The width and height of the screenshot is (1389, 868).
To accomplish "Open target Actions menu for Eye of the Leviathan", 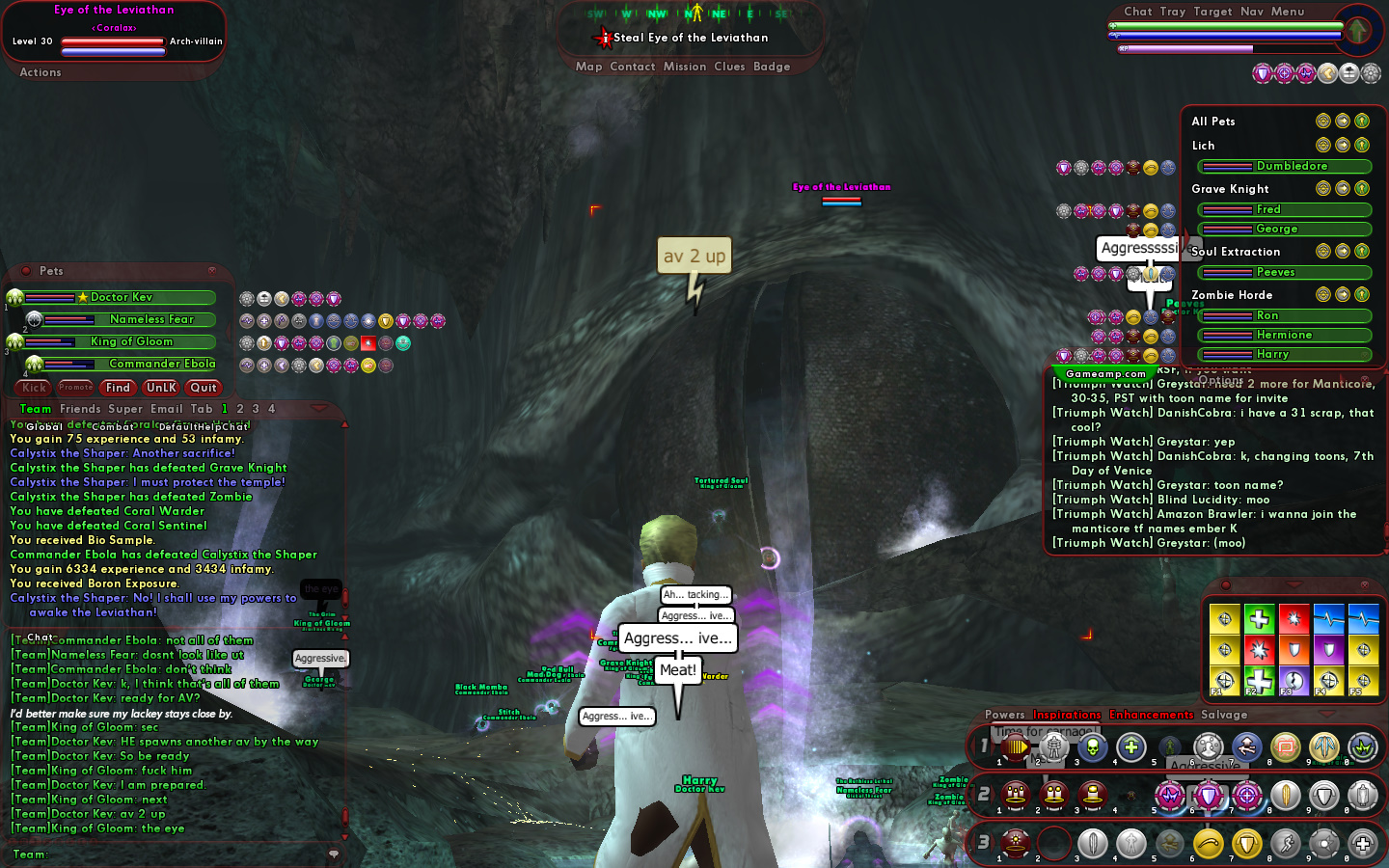I will 41,72.
